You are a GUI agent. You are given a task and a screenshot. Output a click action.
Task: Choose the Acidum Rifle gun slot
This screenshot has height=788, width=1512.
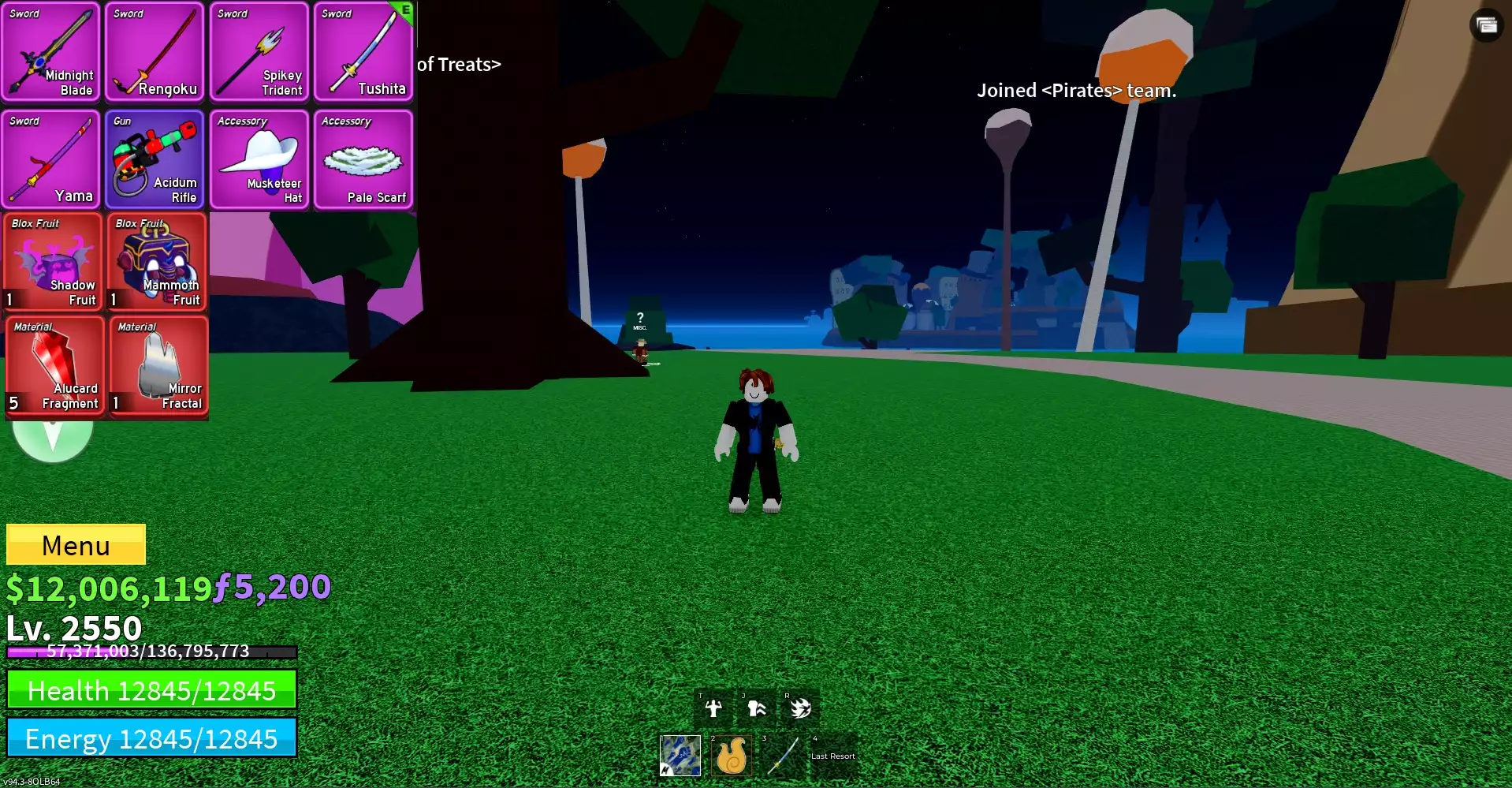155,159
